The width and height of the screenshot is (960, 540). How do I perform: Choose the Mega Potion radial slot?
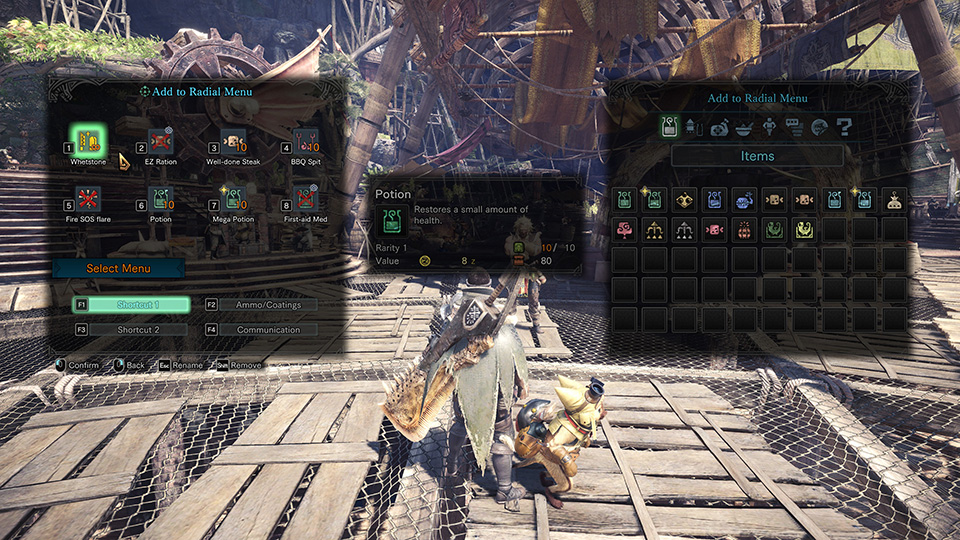(233, 198)
